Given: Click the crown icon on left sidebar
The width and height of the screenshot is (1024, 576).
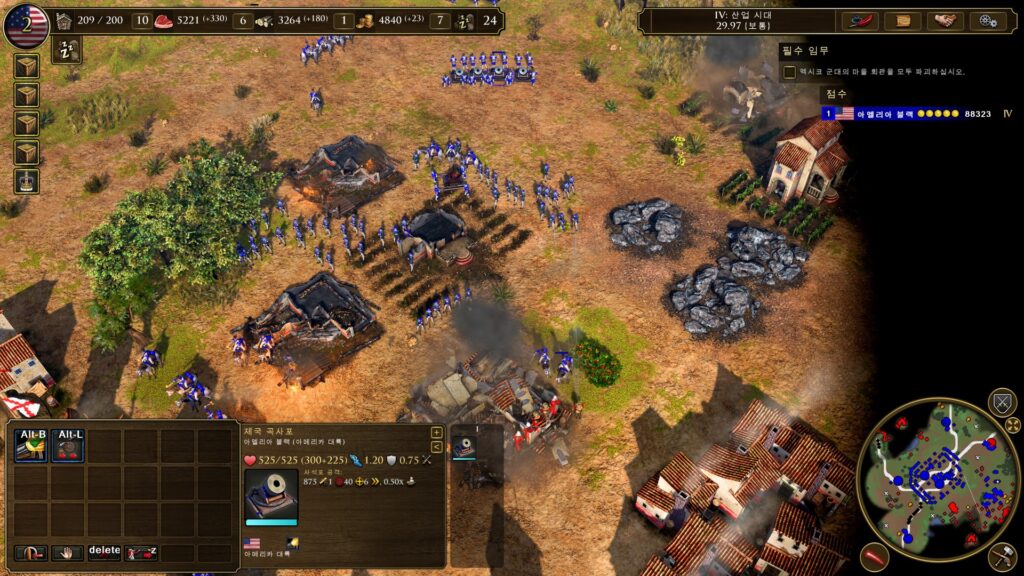Looking at the screenshot, I should pos(26,182).
